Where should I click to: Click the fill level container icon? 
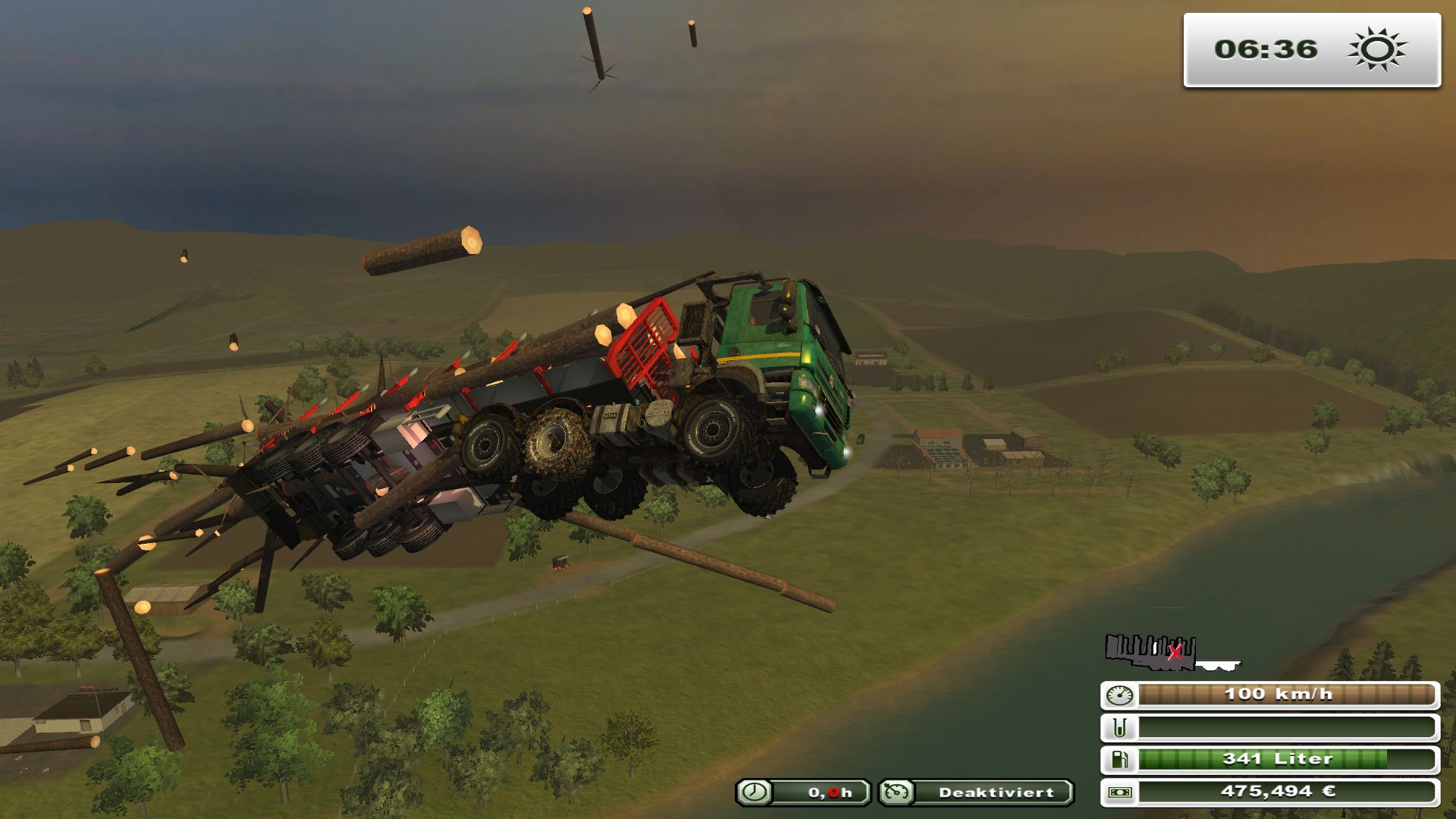point(1120,728)
